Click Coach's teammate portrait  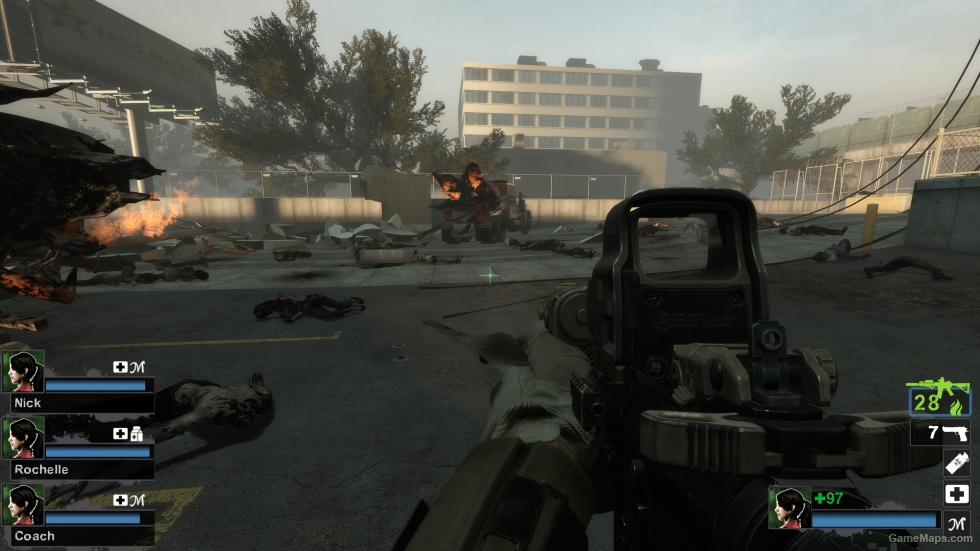pyautogui.click(x=23, y=504)
